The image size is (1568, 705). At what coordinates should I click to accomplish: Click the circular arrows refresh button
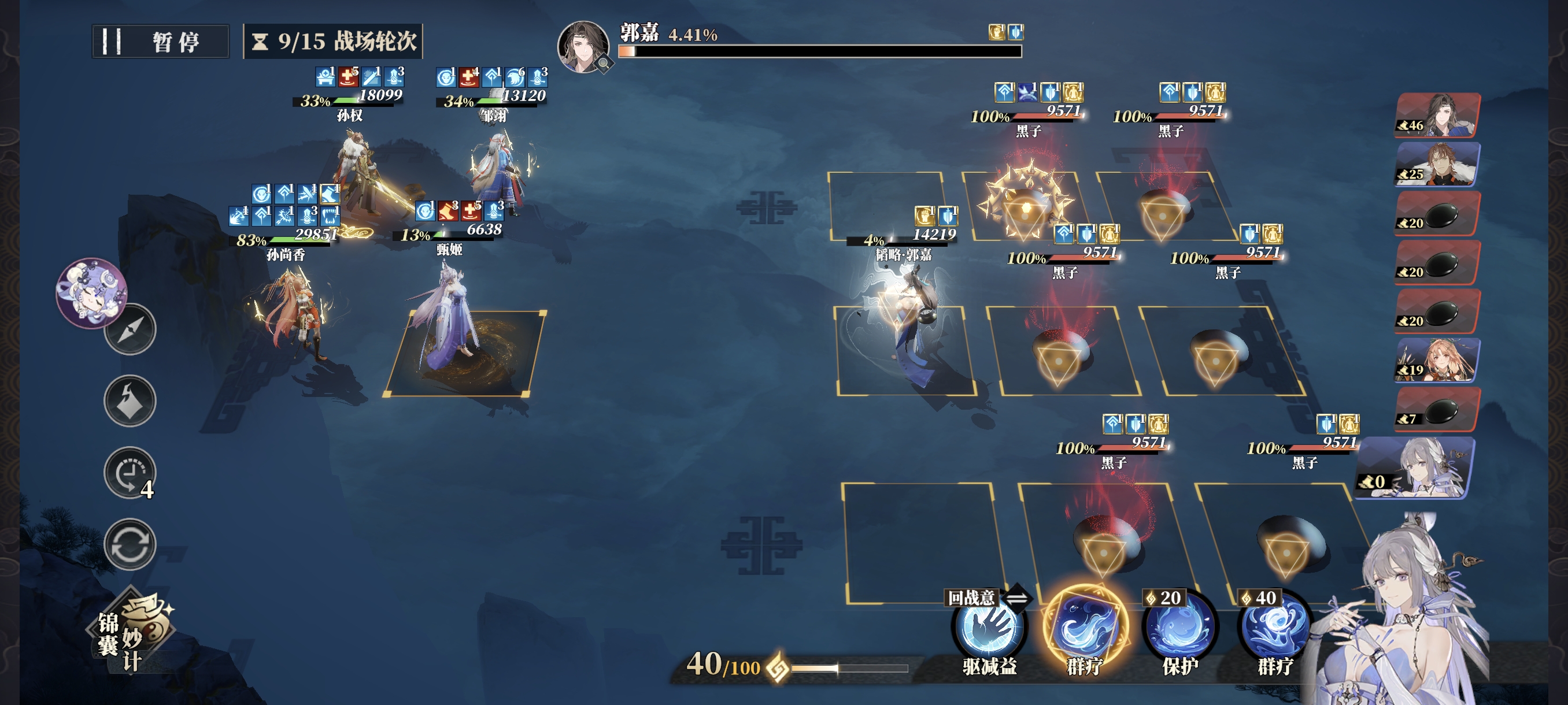pos(130,544)
